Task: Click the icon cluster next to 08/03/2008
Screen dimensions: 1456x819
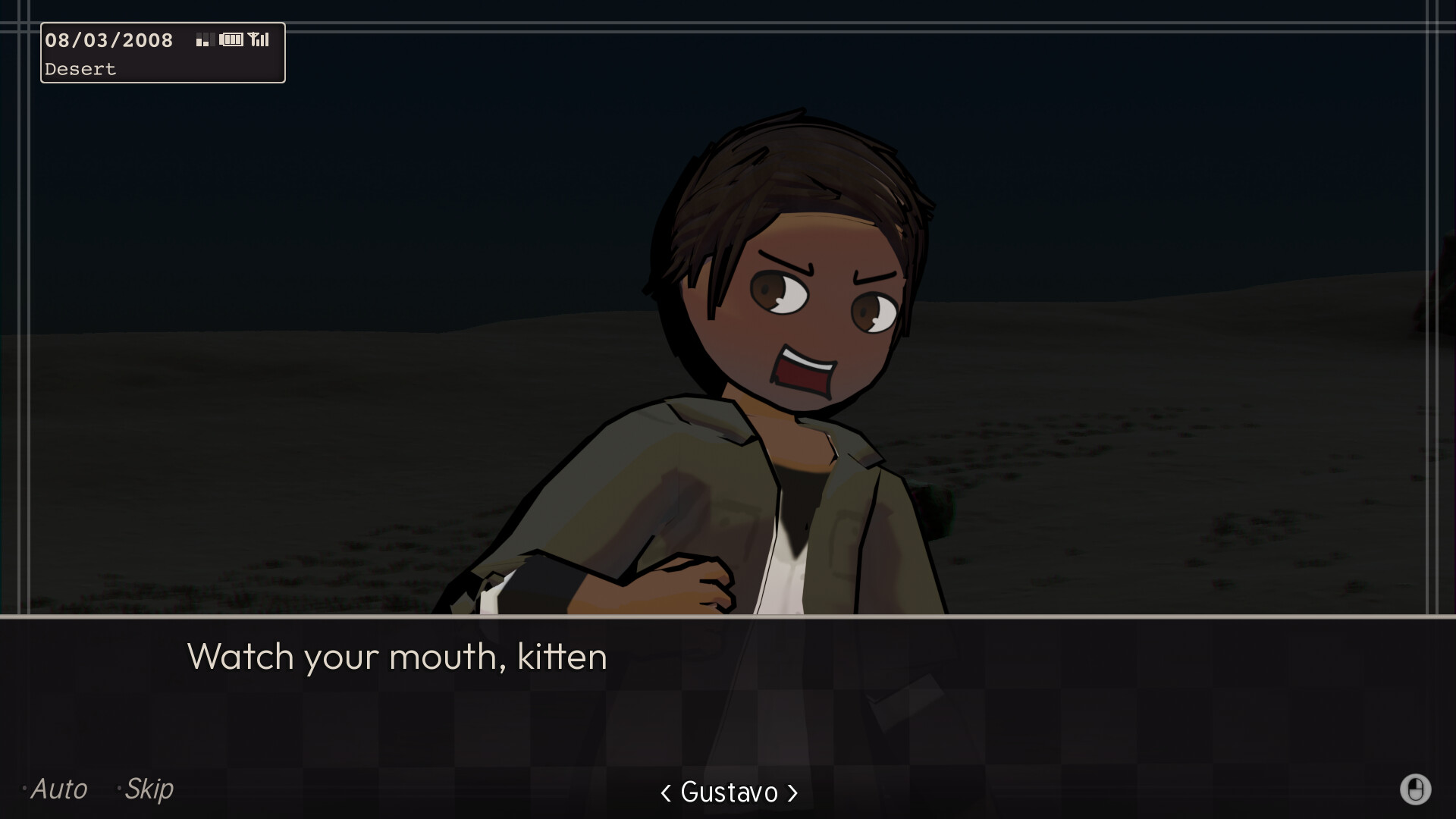Action: (x=231, y=39)
